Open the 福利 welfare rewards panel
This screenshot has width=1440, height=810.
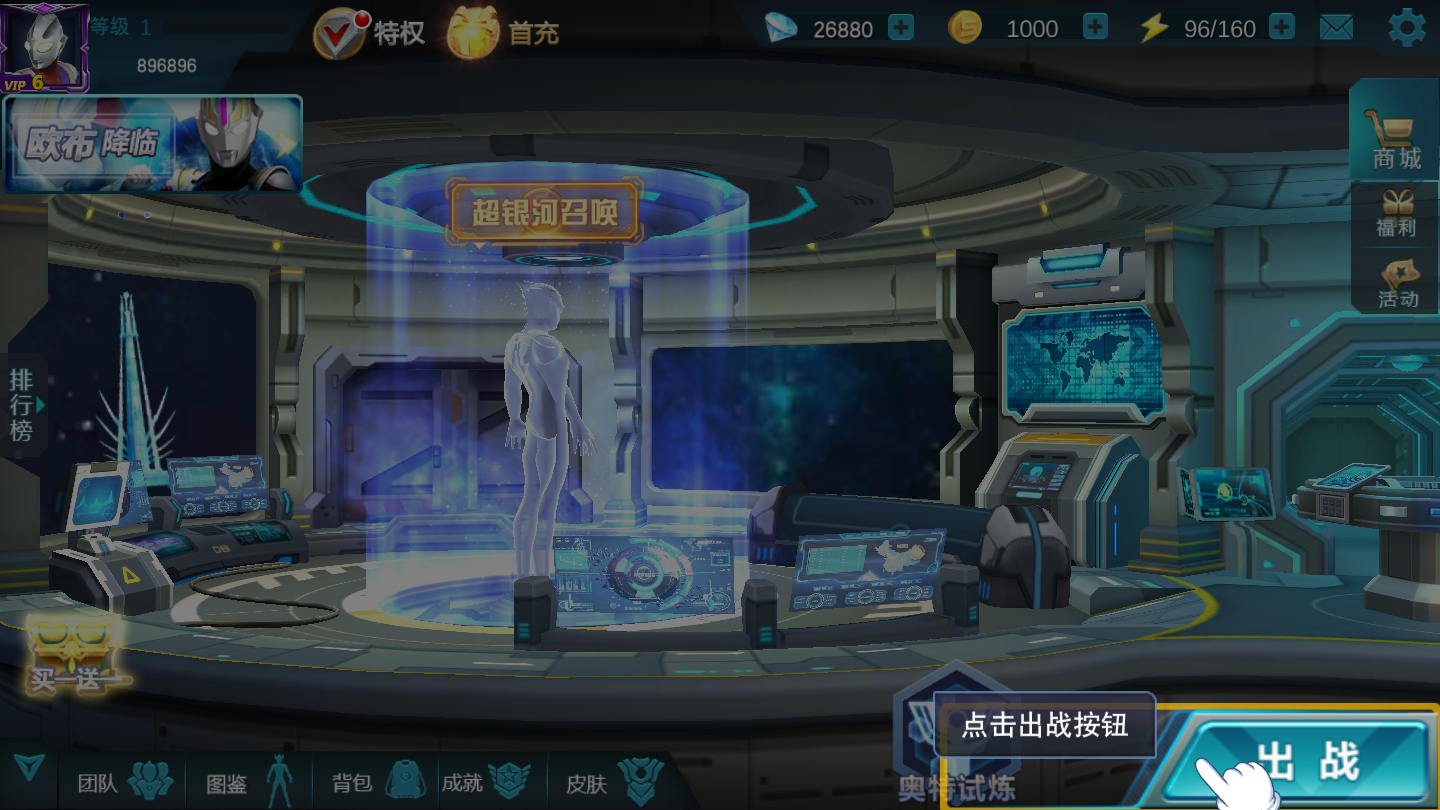click(x=1397, y=210)
